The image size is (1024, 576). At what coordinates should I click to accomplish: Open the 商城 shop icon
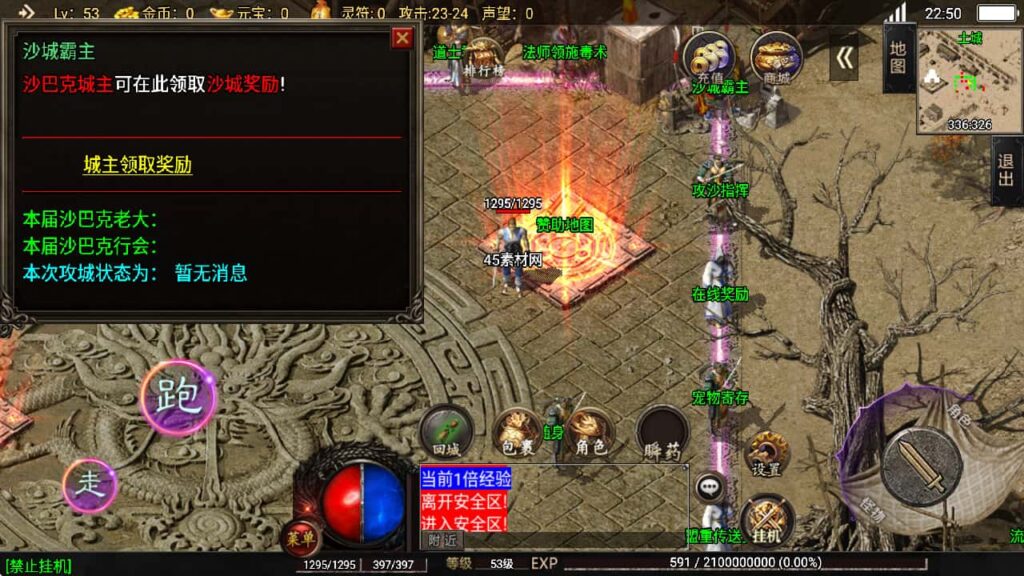point(776,57)
